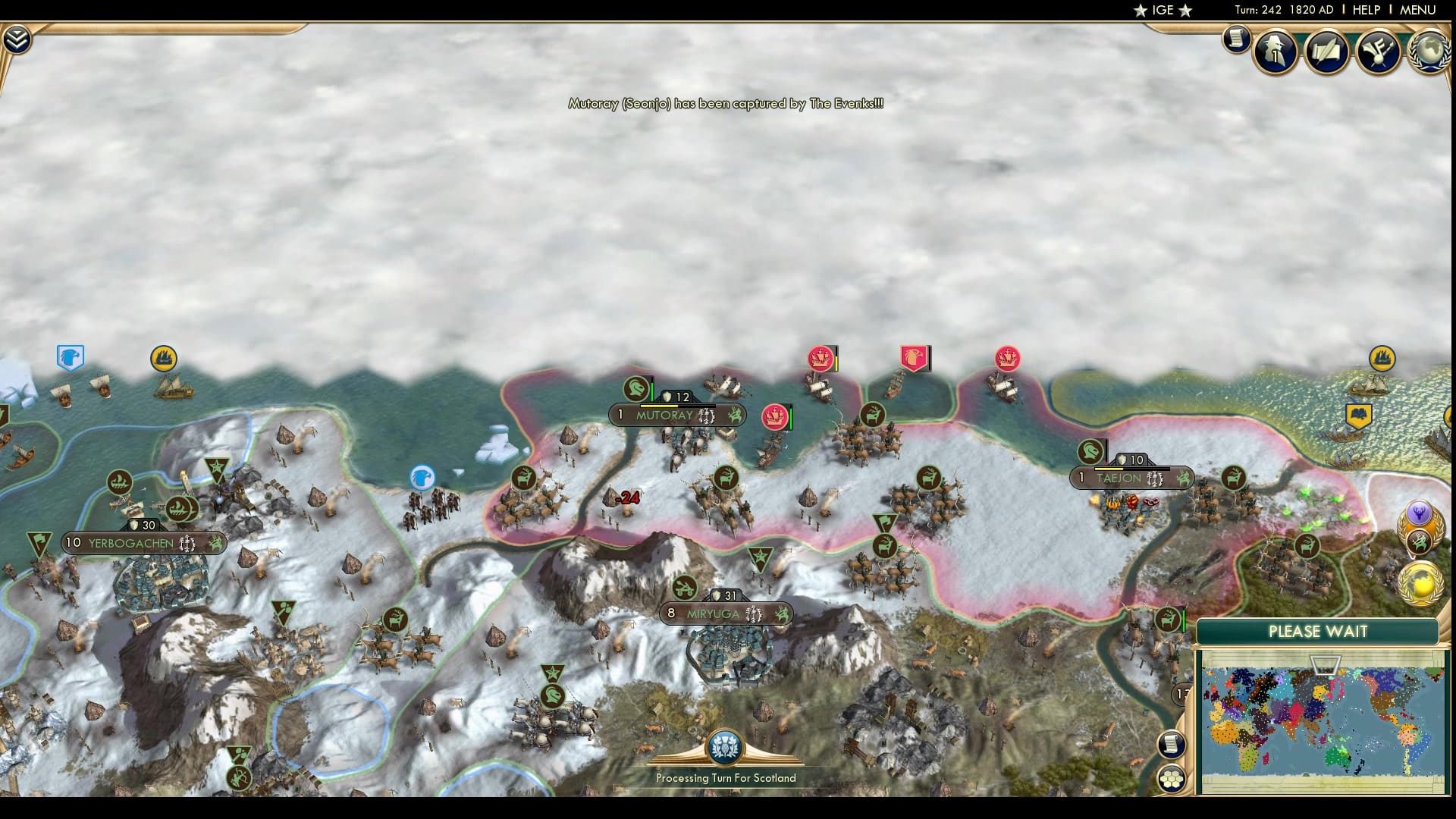Open the Social Policies screen
This screenshot has width=1456, height=819.
[1326, 52]
